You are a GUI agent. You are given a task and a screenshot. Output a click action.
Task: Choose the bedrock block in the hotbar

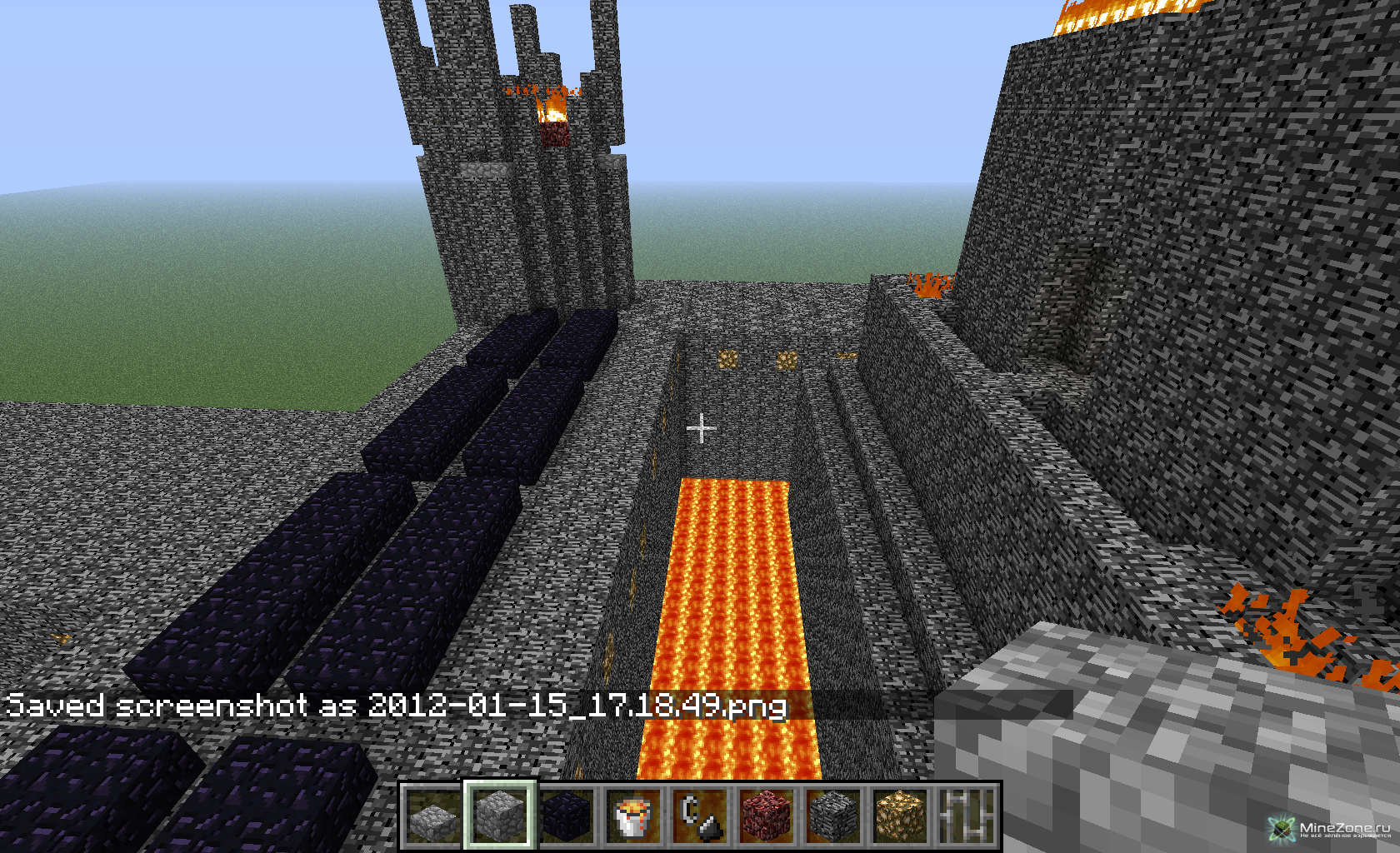point(833,816)
